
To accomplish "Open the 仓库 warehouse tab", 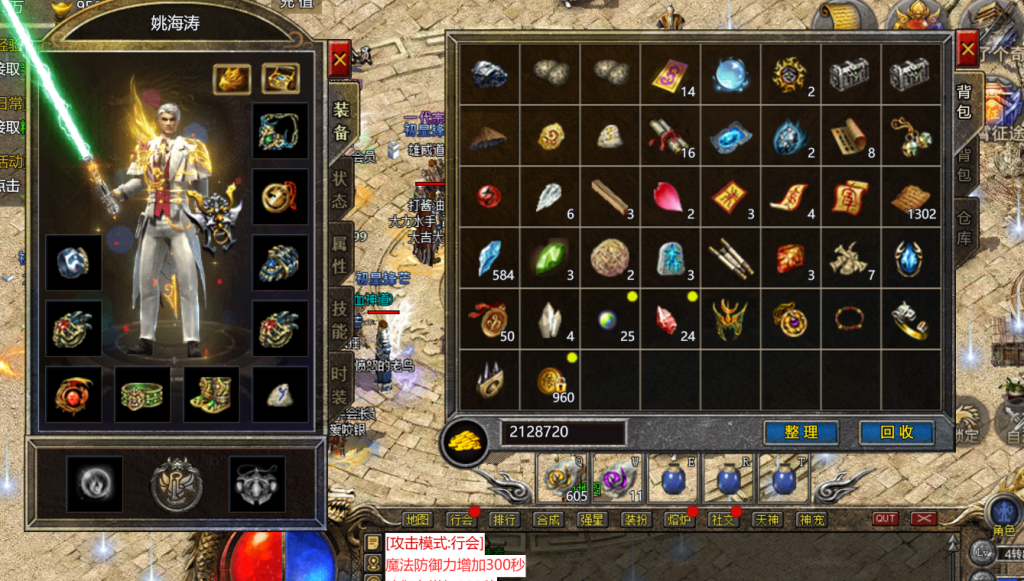I will (966, 228).
